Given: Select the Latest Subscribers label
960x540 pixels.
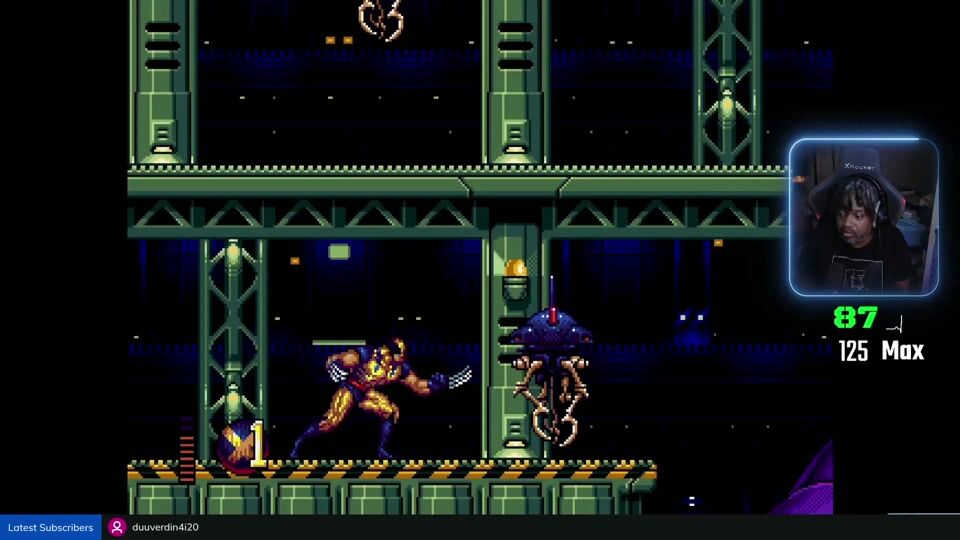Looking at the screenshot, I should tap(50, 527).
